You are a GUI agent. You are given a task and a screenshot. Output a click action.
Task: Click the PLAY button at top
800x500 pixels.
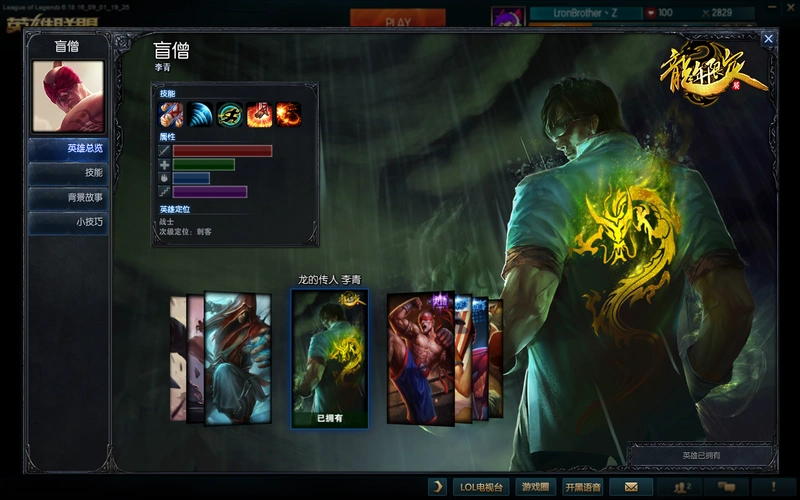click(397, 20)
